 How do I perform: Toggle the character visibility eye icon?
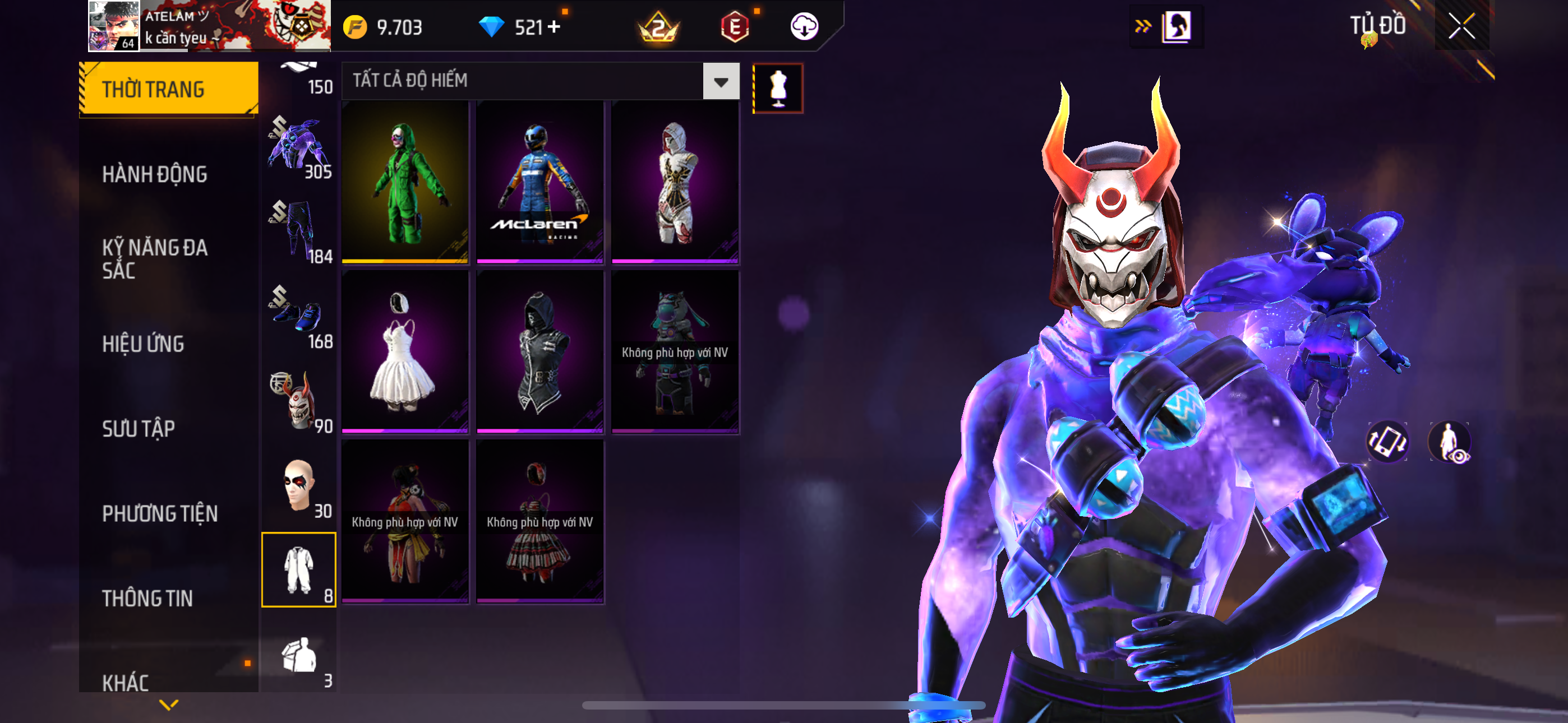[x=1449, y=442]
